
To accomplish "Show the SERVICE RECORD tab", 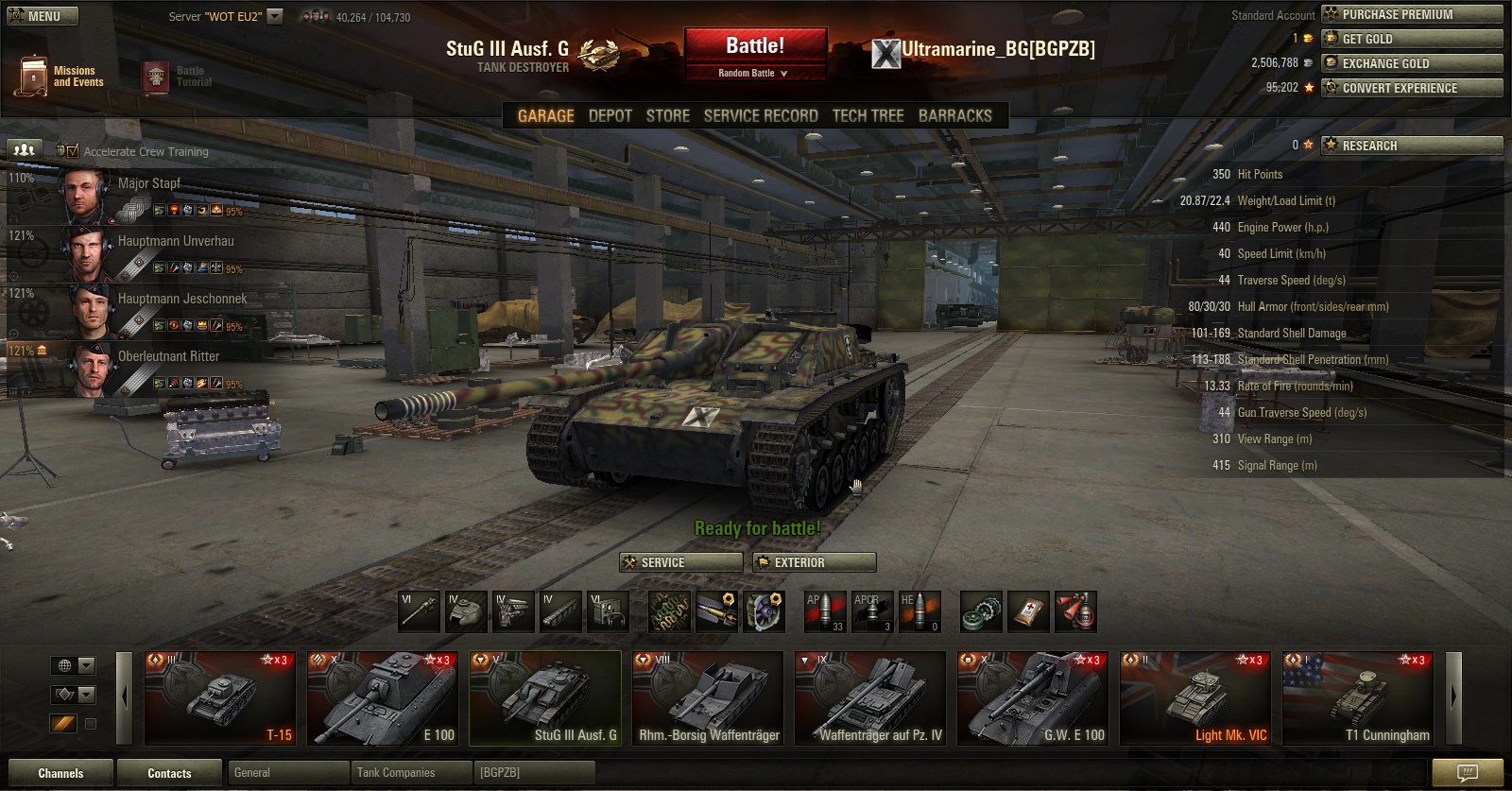I will tap(761, 115).
